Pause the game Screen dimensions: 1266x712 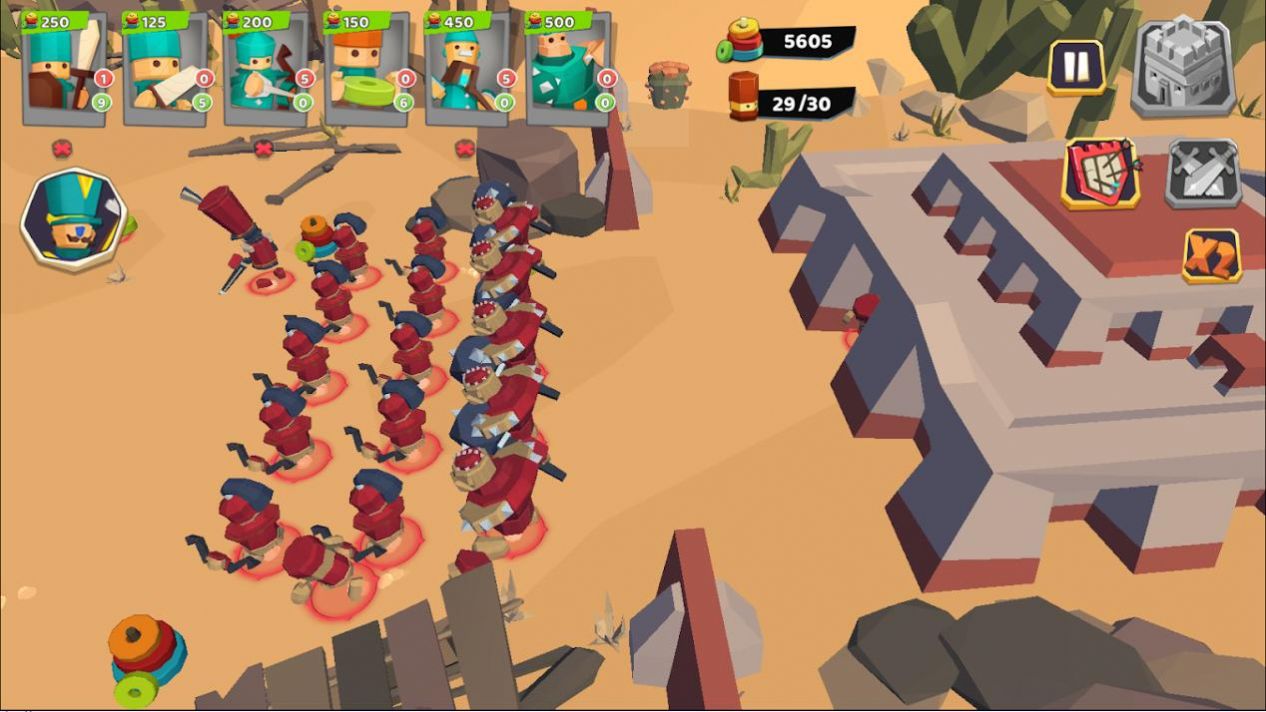(1076, 67)
